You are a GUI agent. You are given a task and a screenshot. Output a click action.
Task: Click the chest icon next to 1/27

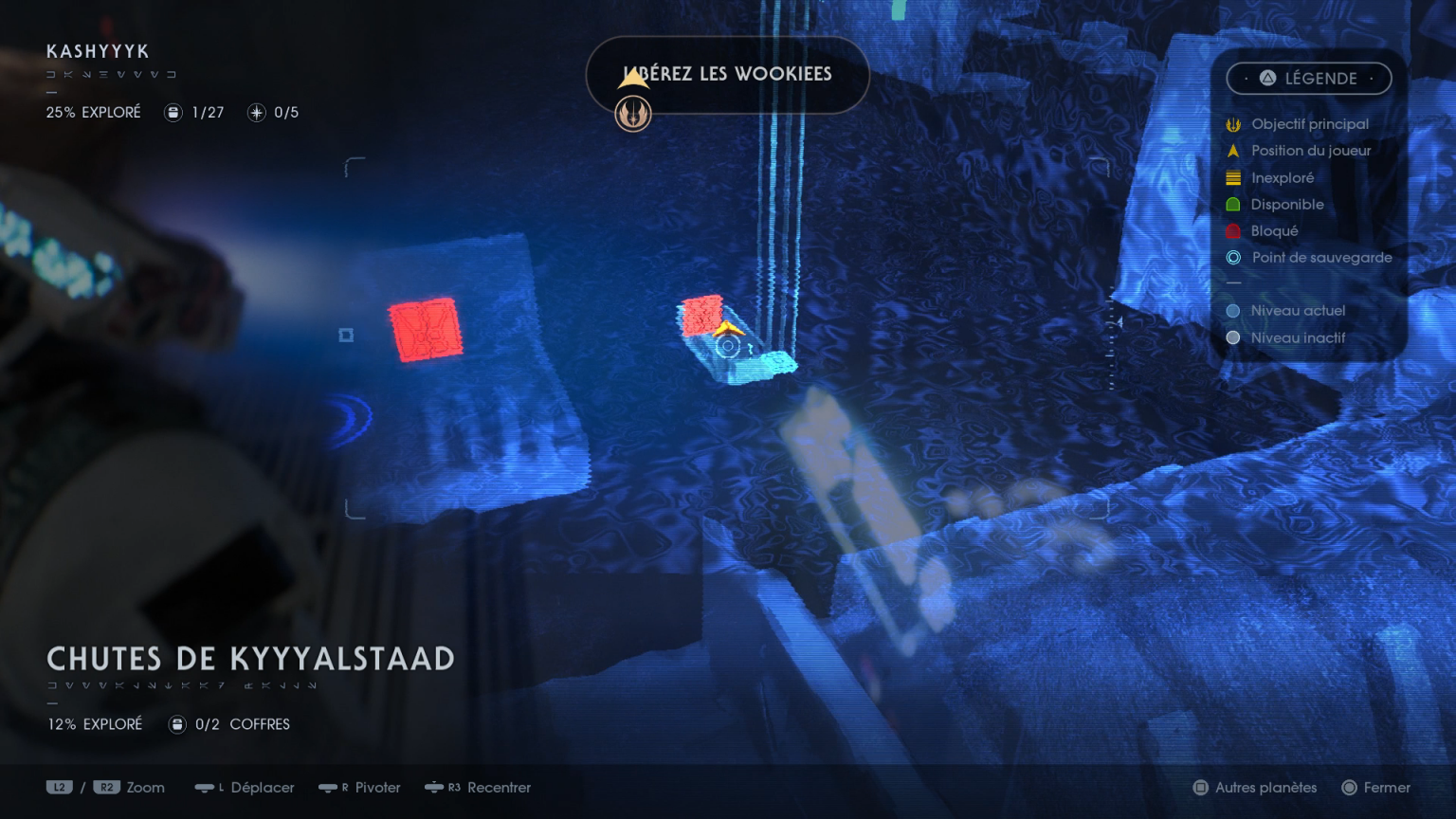point(173,112)
